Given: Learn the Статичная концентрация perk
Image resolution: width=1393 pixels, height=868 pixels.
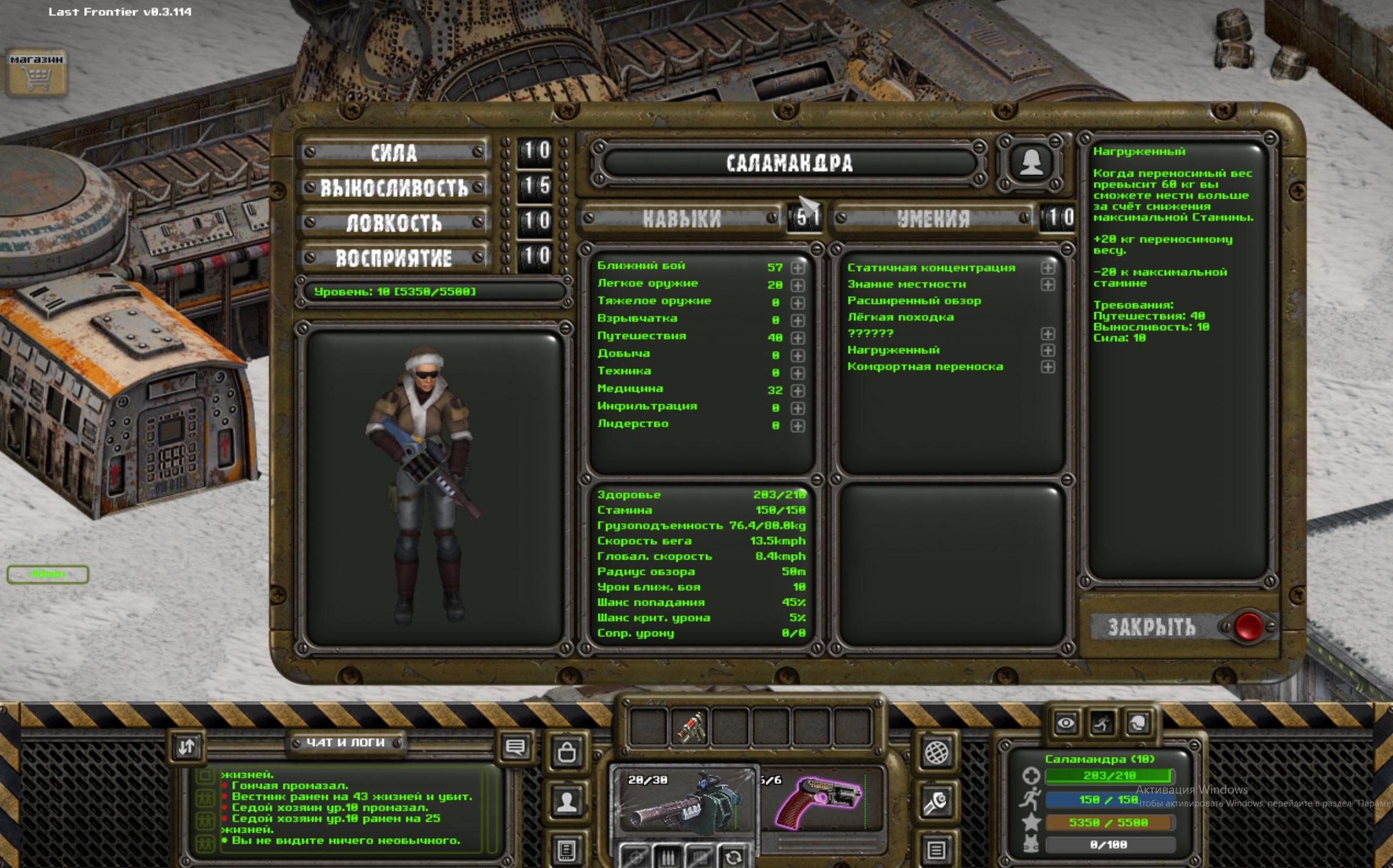Looking at the screenshot, I should [x=1047, y=268].
